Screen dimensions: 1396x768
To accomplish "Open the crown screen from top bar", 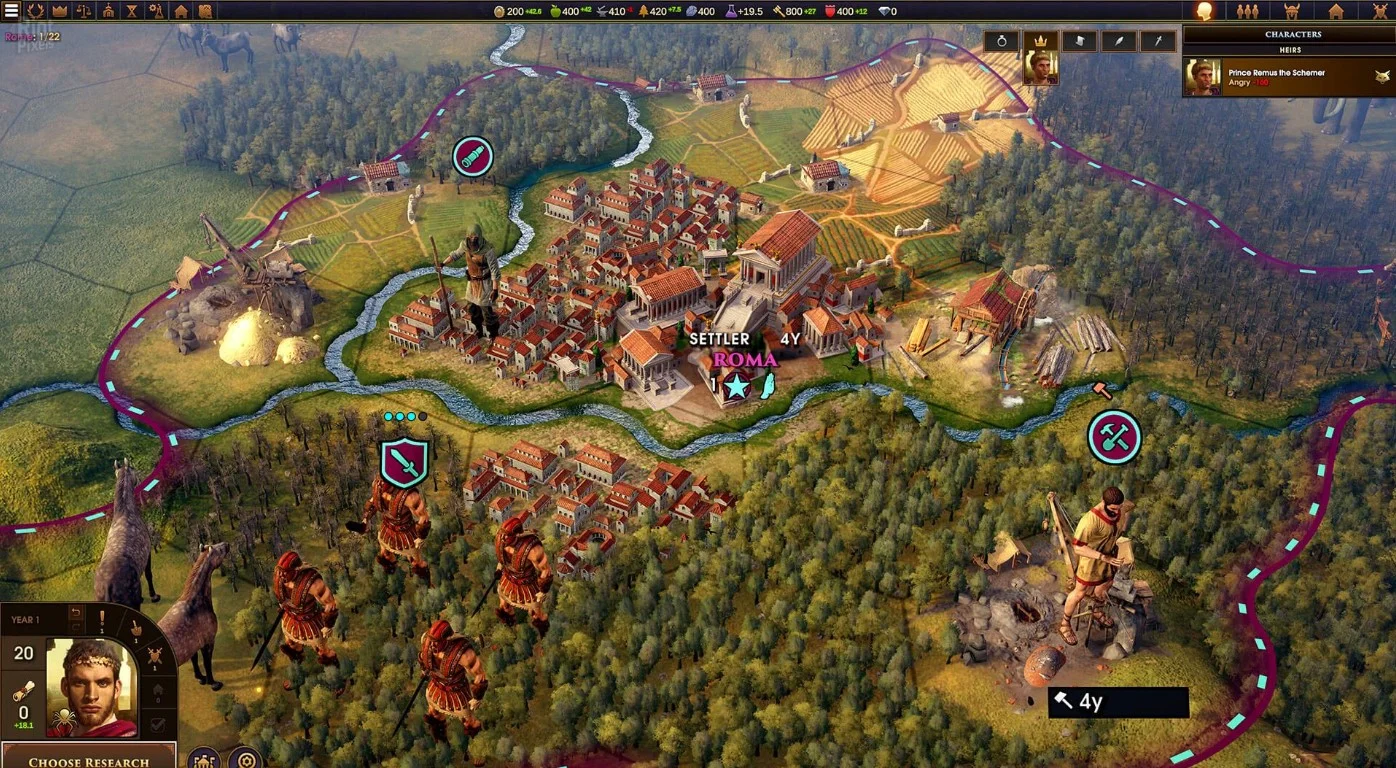I will [60, 11].
